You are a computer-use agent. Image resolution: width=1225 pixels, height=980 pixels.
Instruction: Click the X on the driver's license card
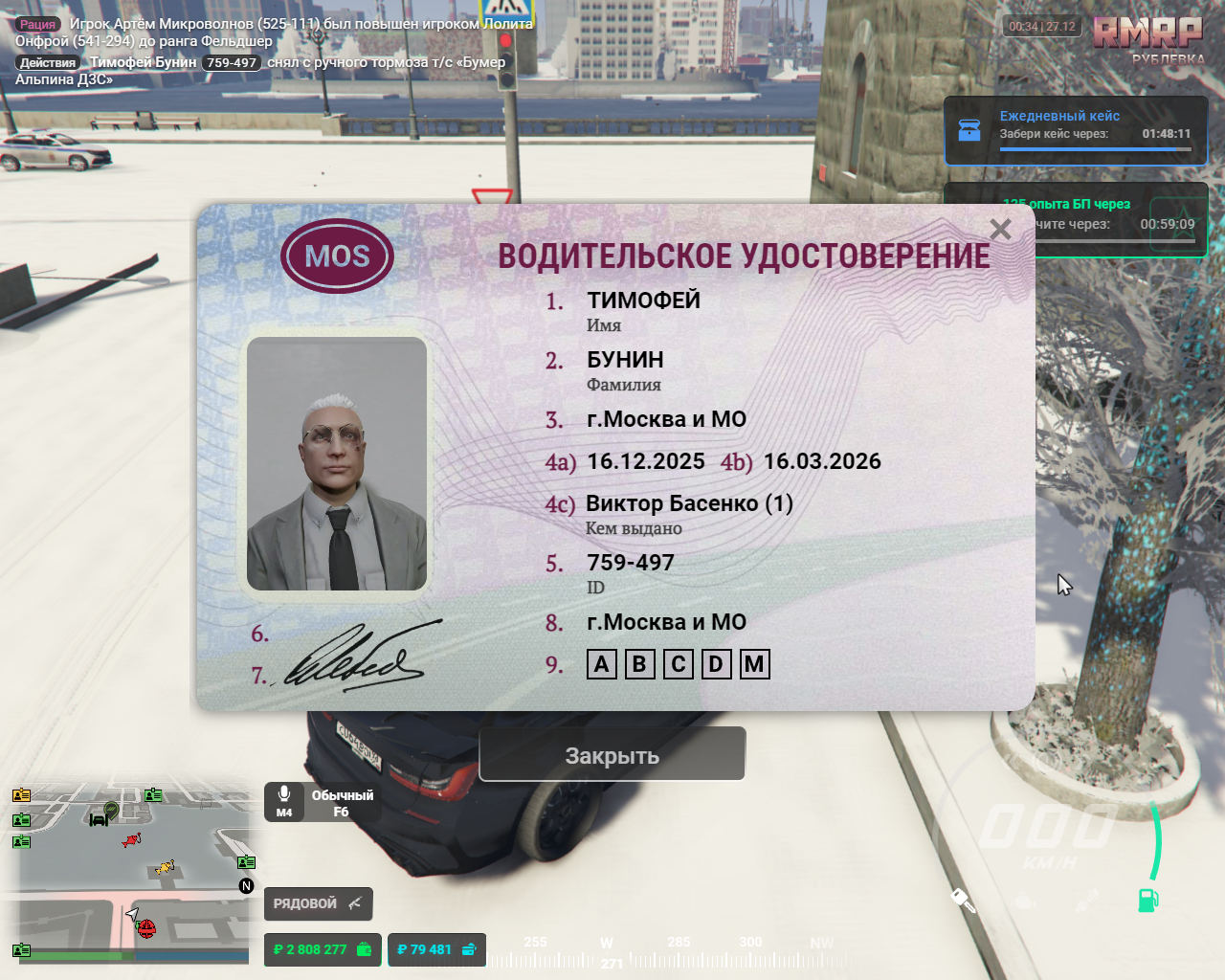pos(1000,230)
